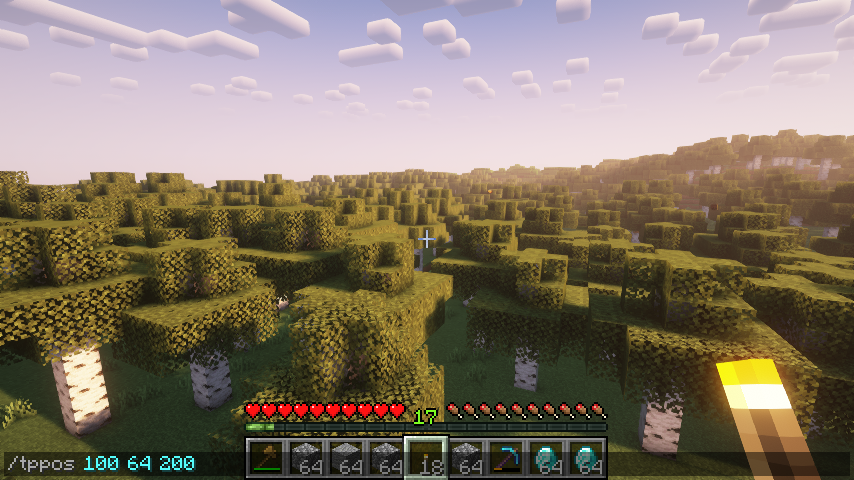The image size is (854, 480).
Task: Select the diamond stack next to the pickaxe
Action: click(546, 459)
